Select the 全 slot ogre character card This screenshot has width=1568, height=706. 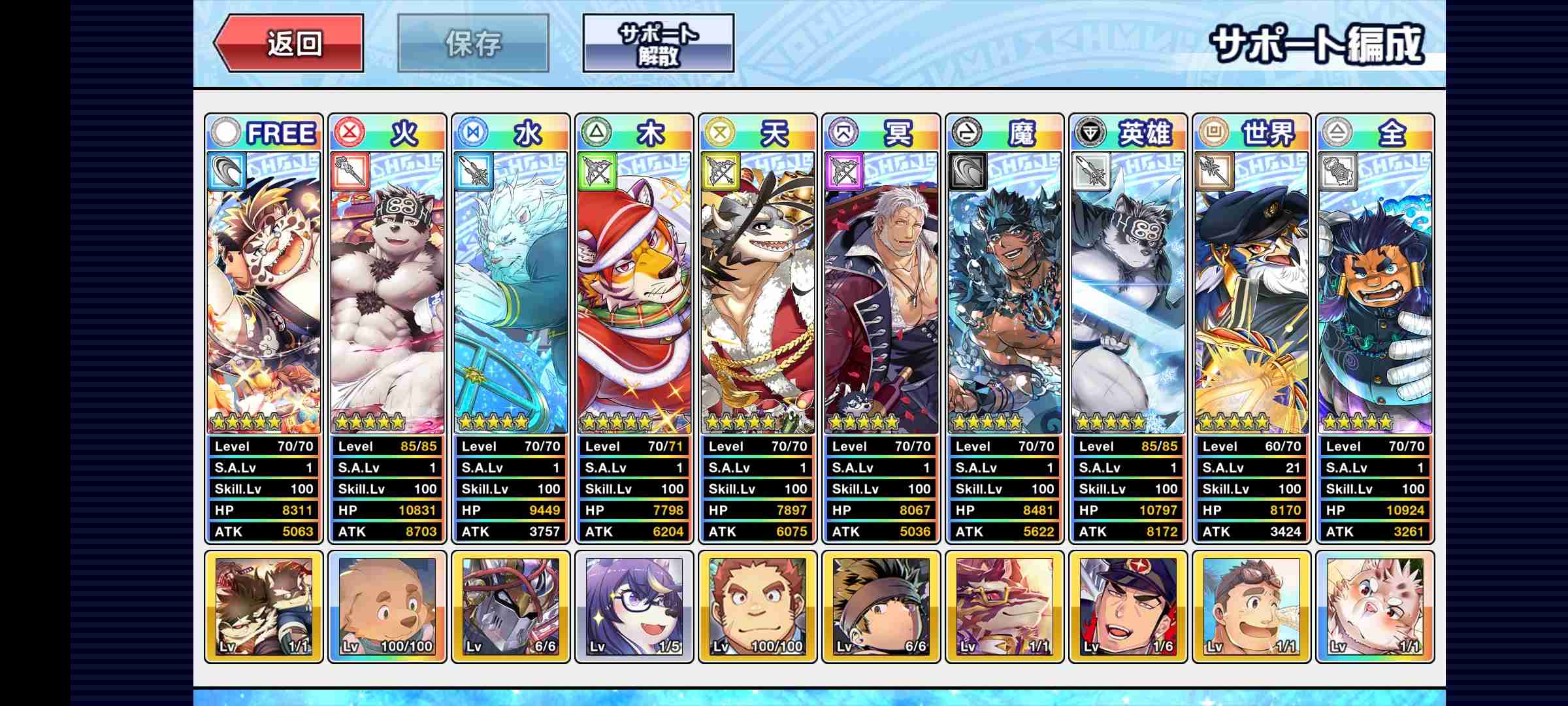point(1375,294)
